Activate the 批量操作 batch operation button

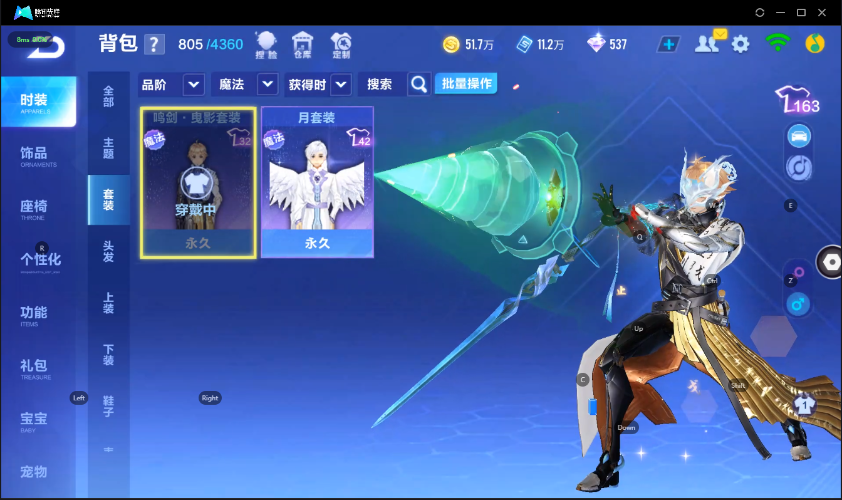[466, 84]
